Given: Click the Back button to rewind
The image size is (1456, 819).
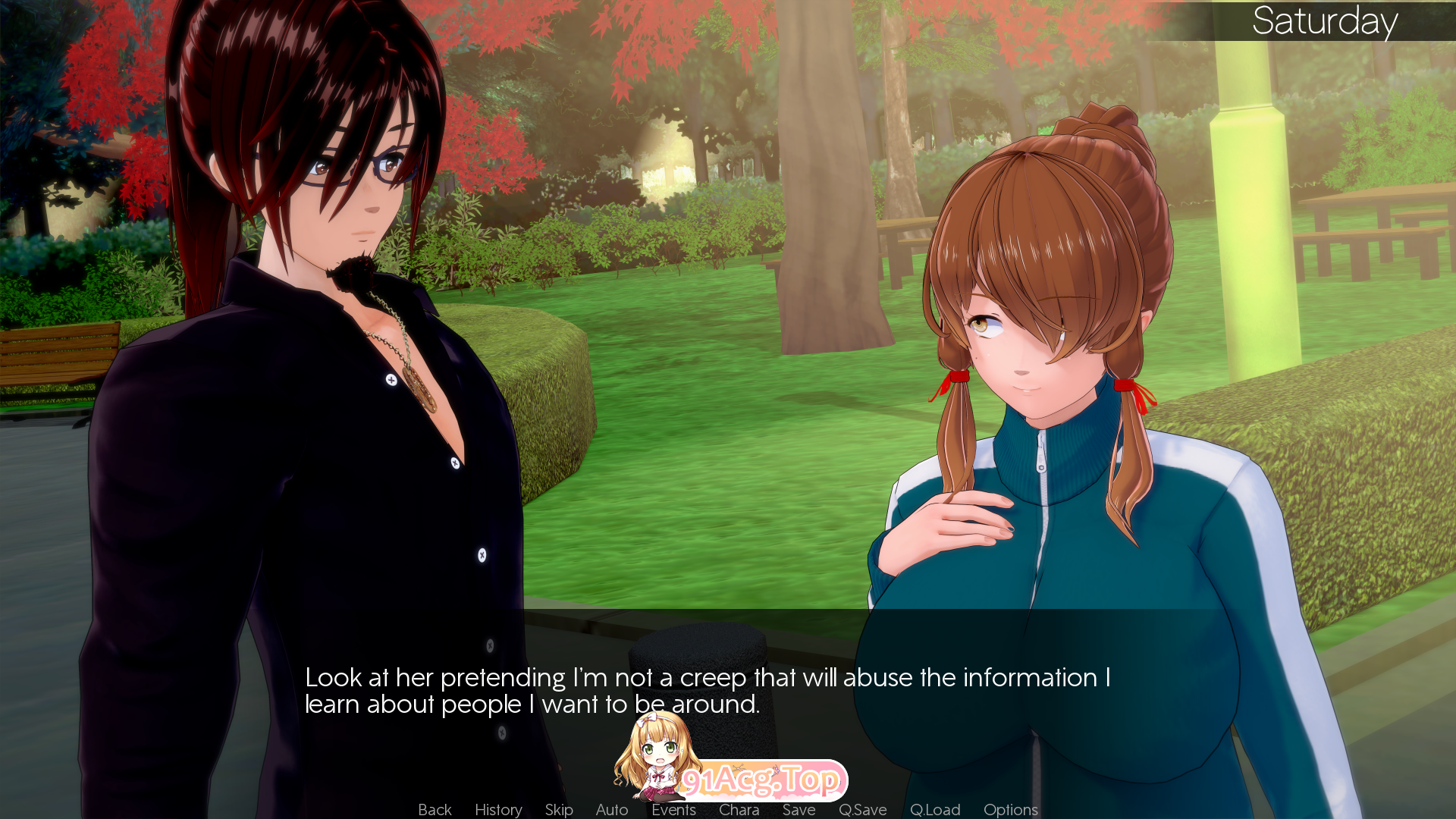Looking at the screenshot, I should point(434,809).
